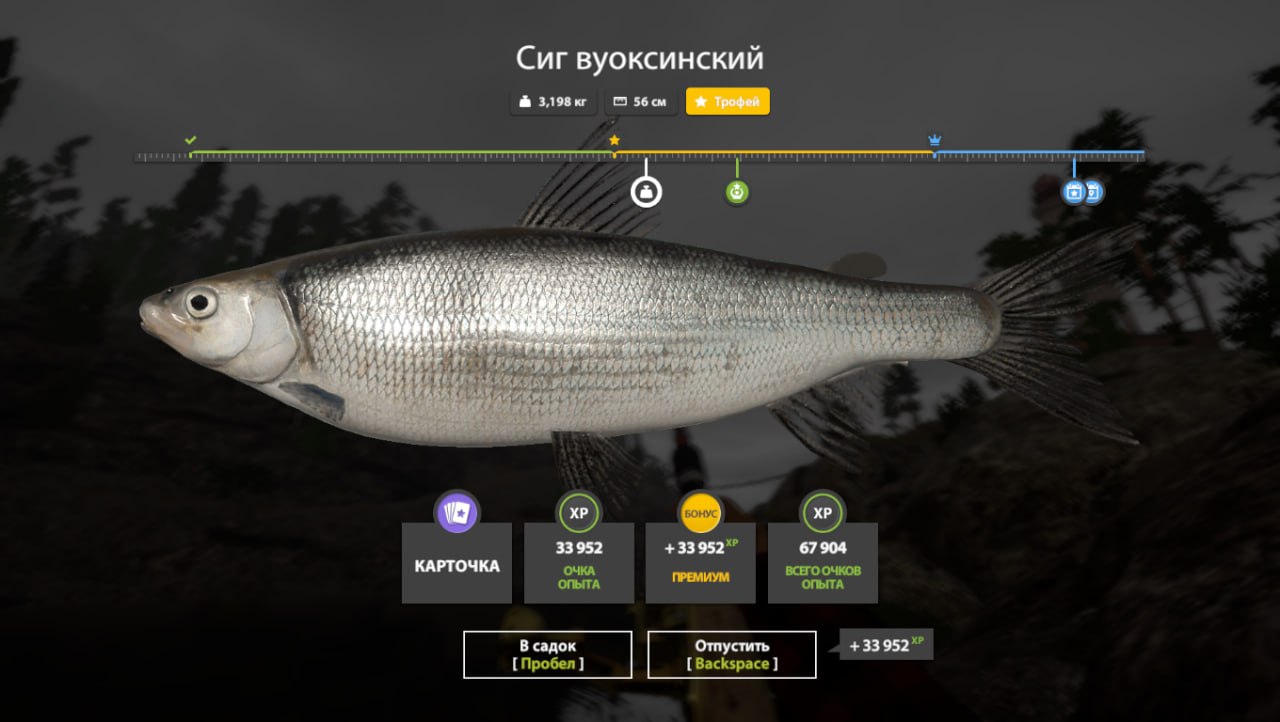Select the yellow БОНУС coin icon

click(x=700, y=511)
